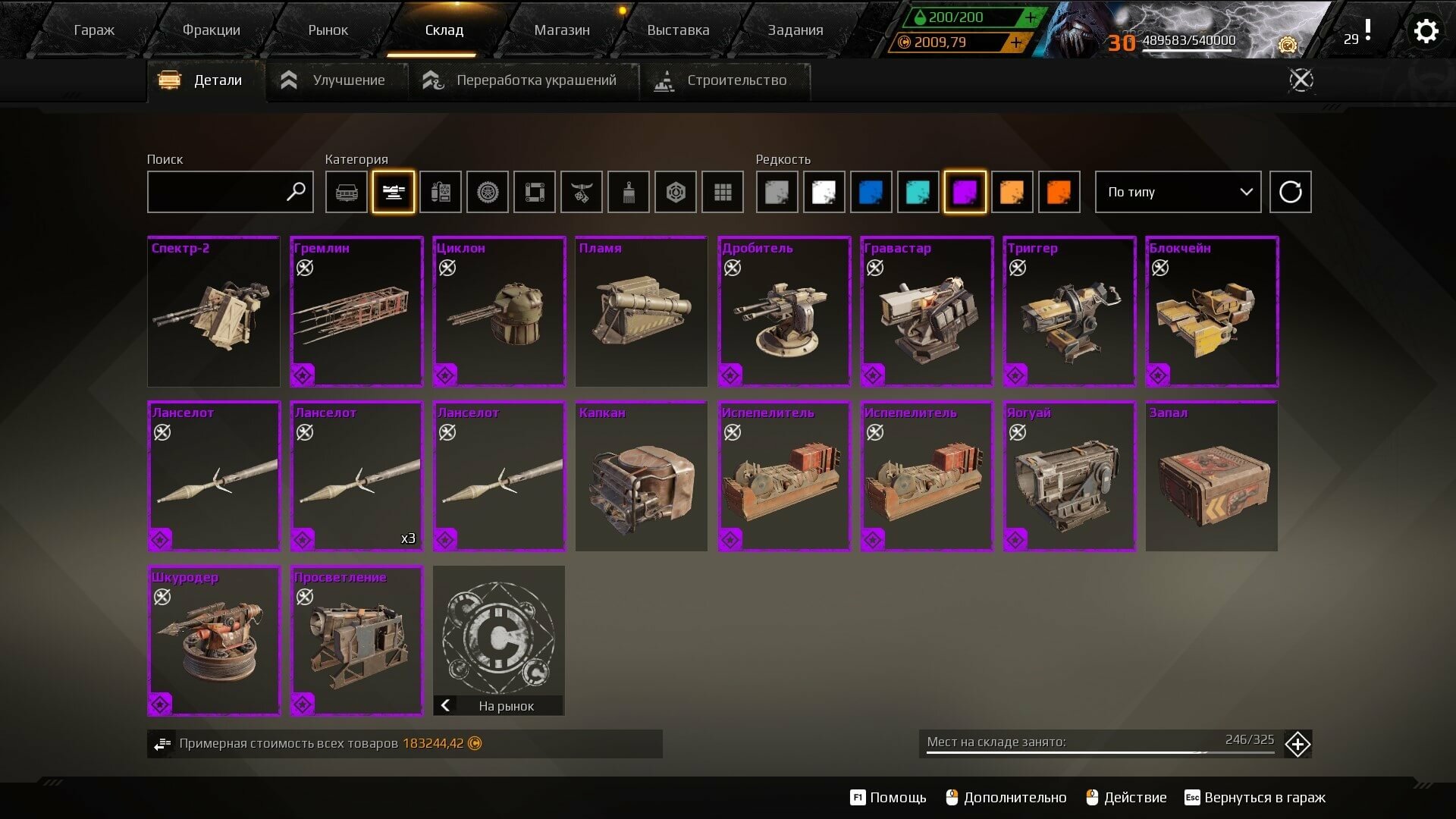The height and width of the screenshot is (819, 1456).
Task: Toggle the purple rarity filter
Action: click(965, 192)
